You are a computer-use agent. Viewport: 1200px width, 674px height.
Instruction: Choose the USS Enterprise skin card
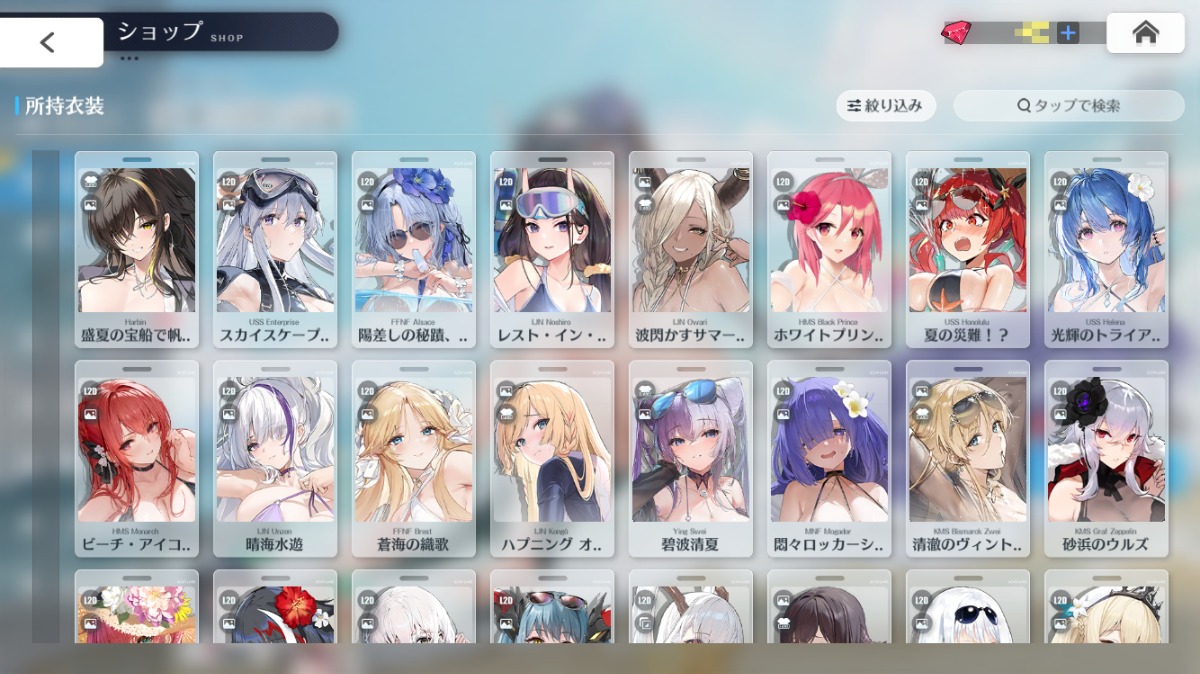(274, 249)
